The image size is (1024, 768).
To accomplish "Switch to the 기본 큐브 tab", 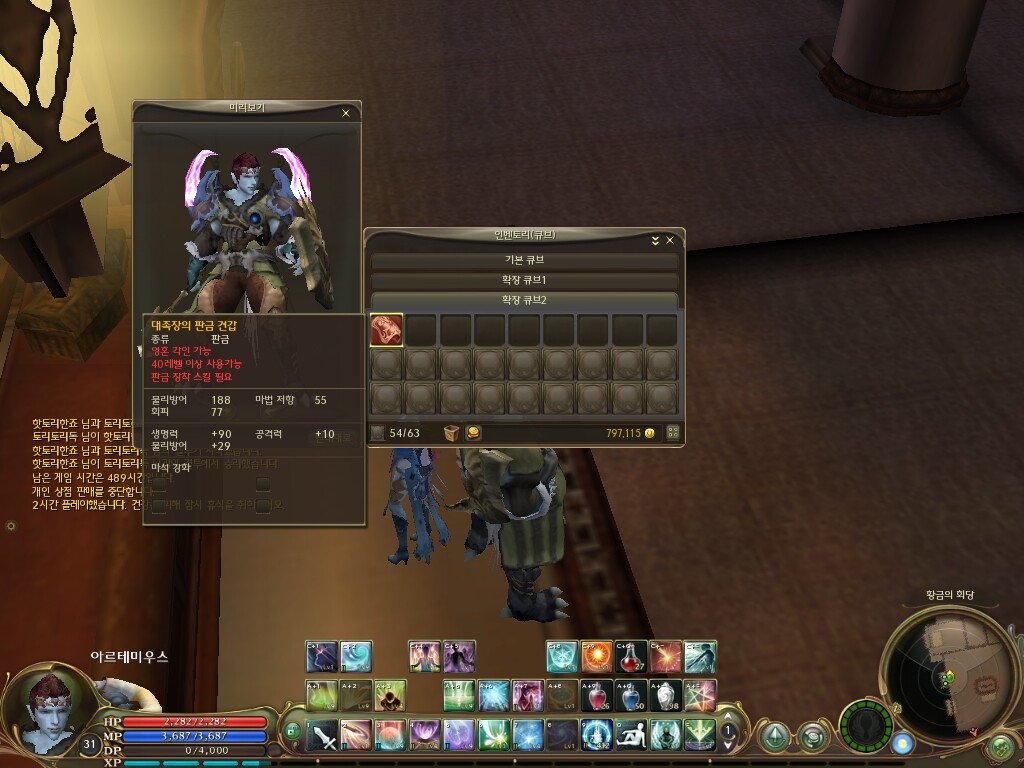I will pos(525,260).
